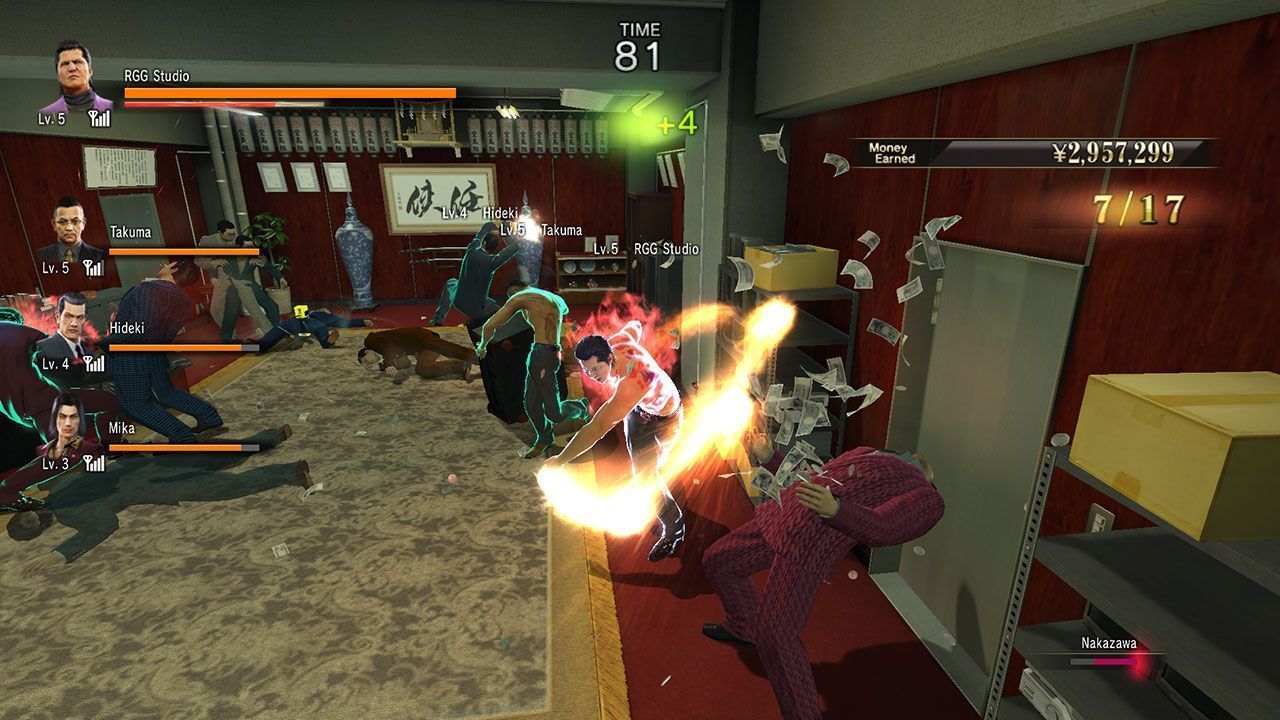Choose Hideki's portrait in the party list
Image resolution: width=1280 pixels, height=720 pixels.
(x=70, y=326)
